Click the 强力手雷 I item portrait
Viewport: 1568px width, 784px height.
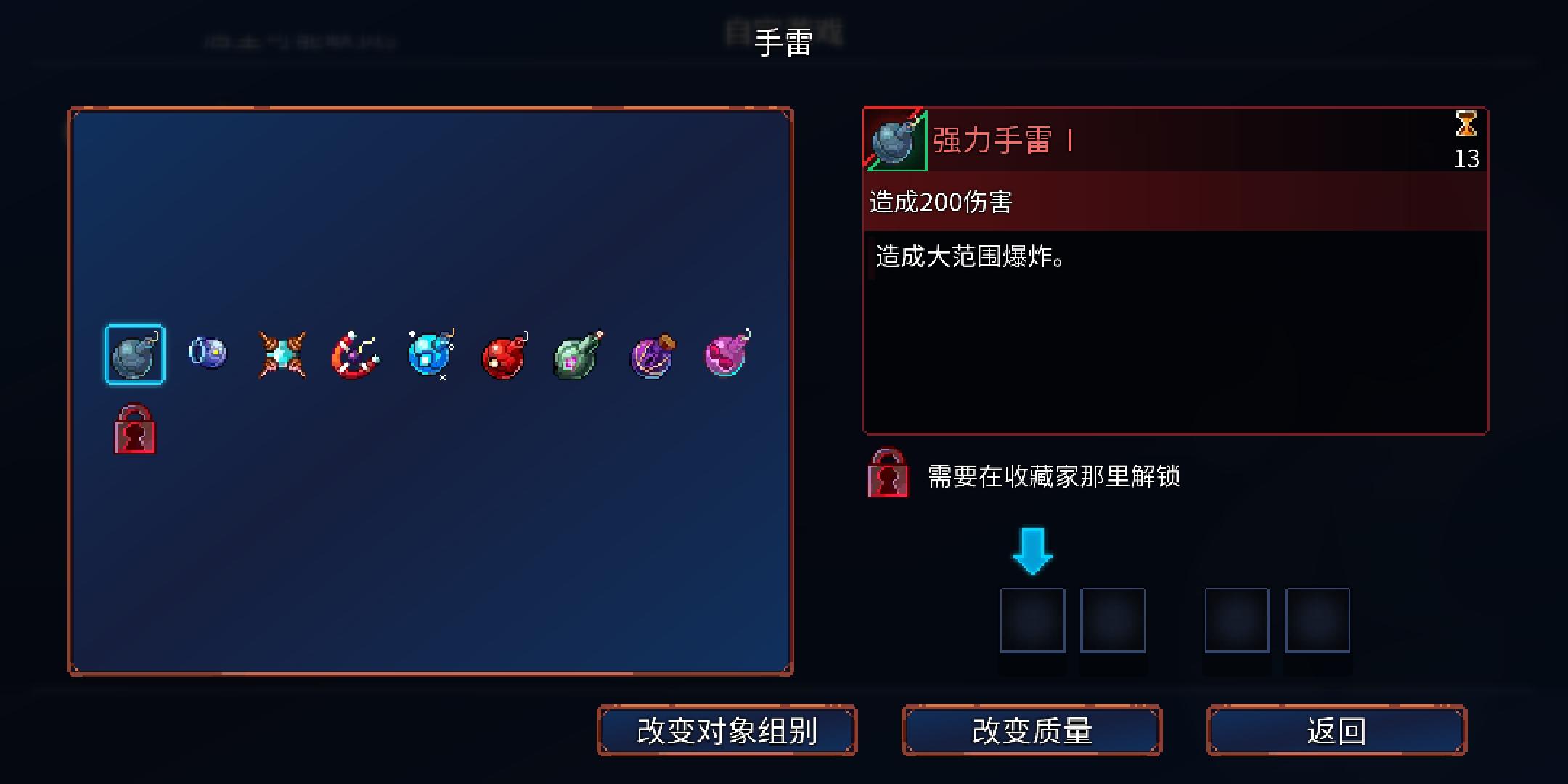click(894, 139)
